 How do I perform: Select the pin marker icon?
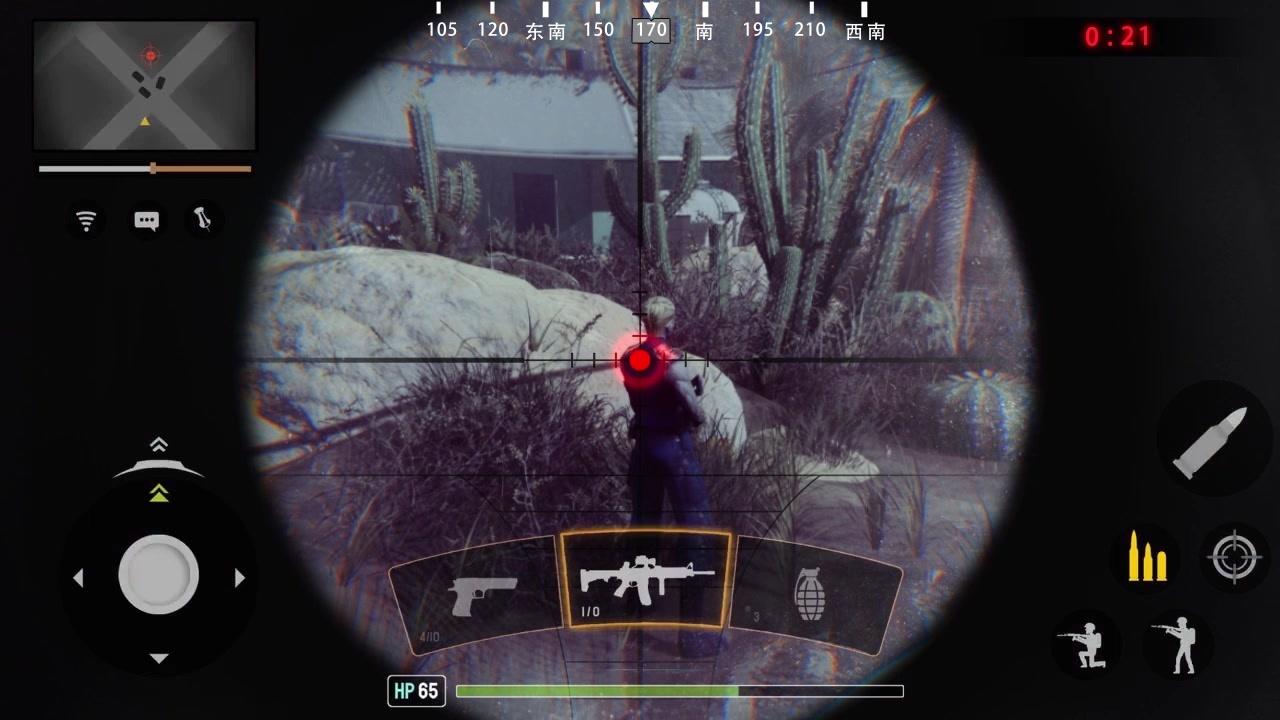[203, 220]
